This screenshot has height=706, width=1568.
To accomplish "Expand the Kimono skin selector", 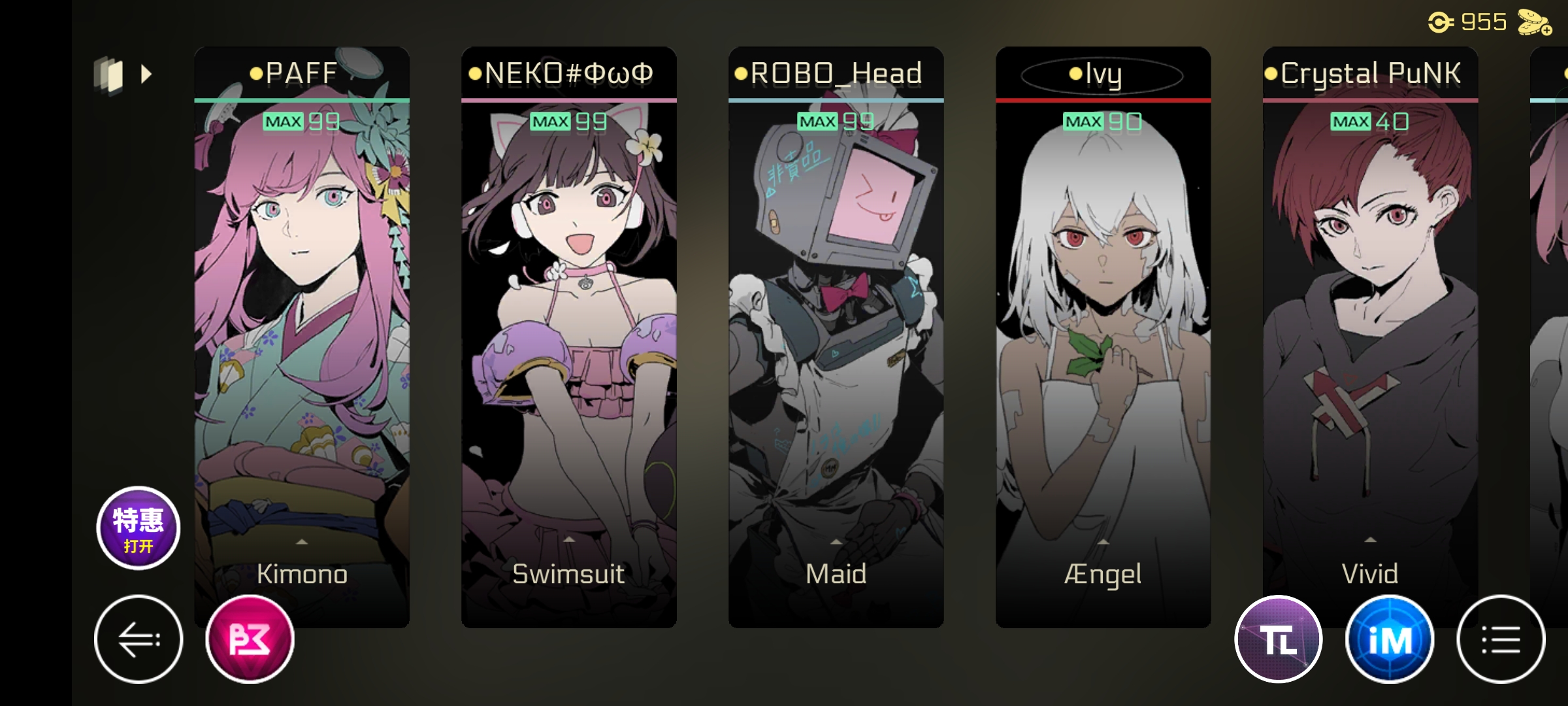I will coord(302,567).
